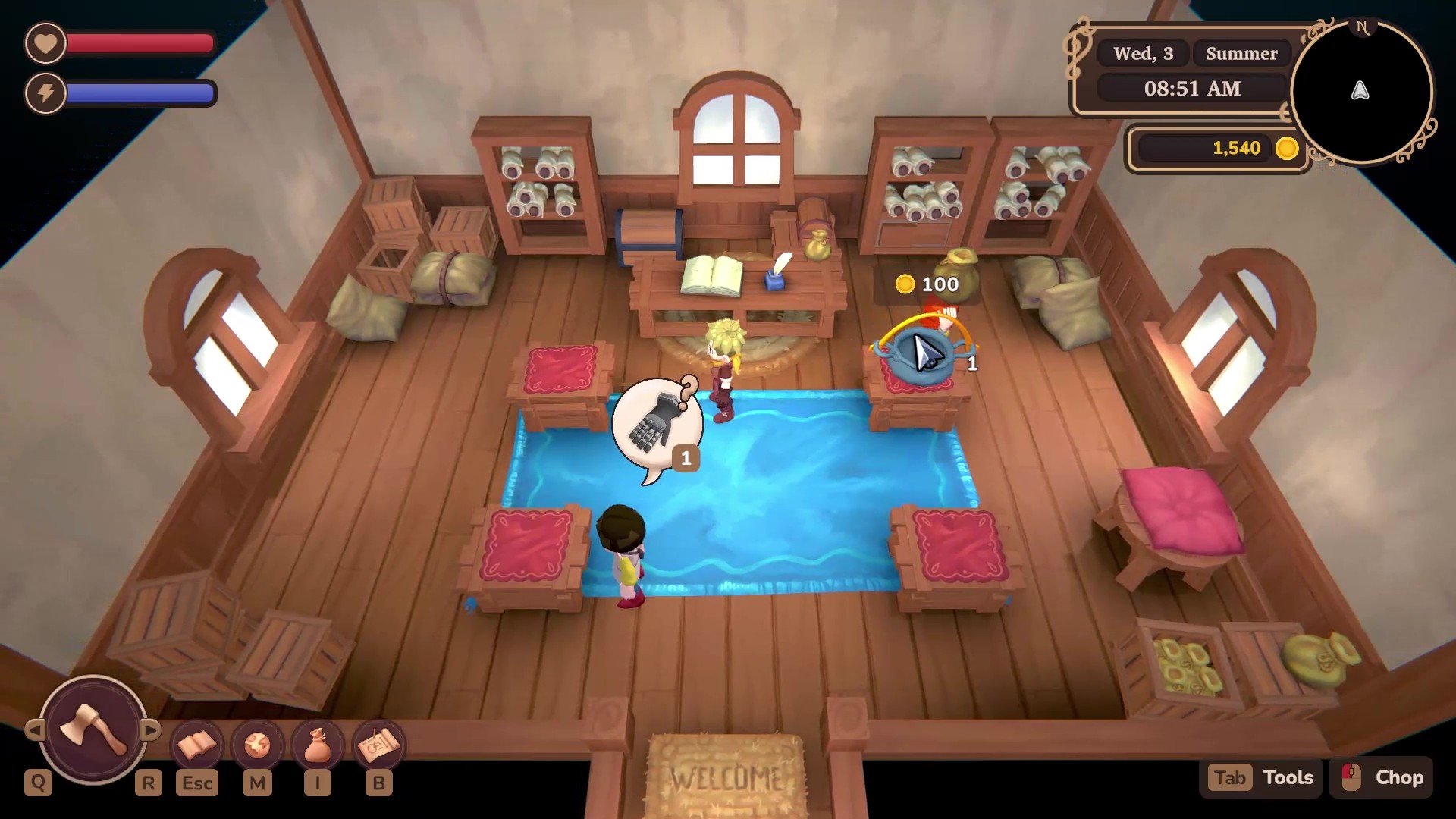Select the axe tool in the tool wheel
The height and width of the screenshot is (819, 1456).
point(93,730)
